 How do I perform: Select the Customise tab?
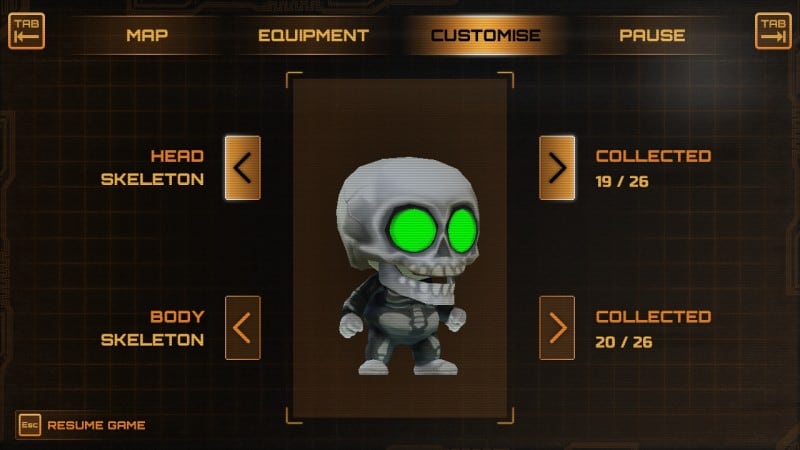tap(485, 35)
